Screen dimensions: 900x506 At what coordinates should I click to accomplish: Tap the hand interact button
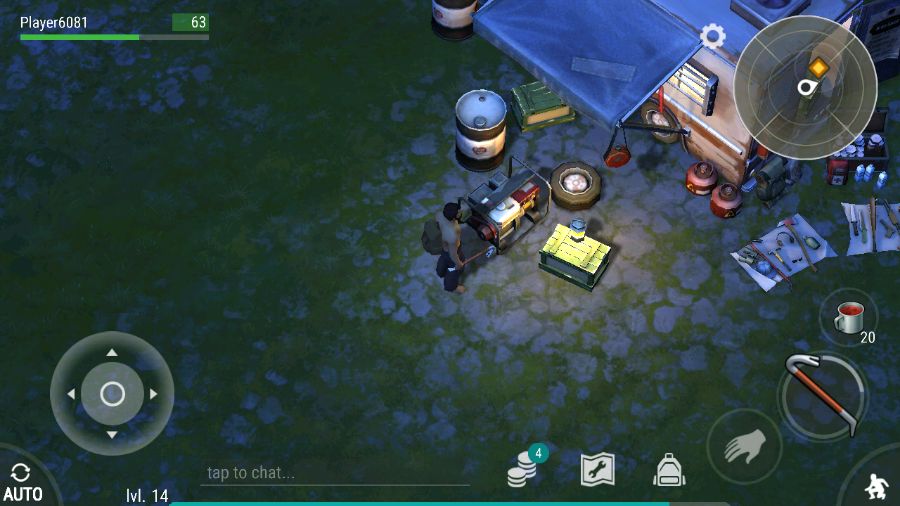point(744,447)
